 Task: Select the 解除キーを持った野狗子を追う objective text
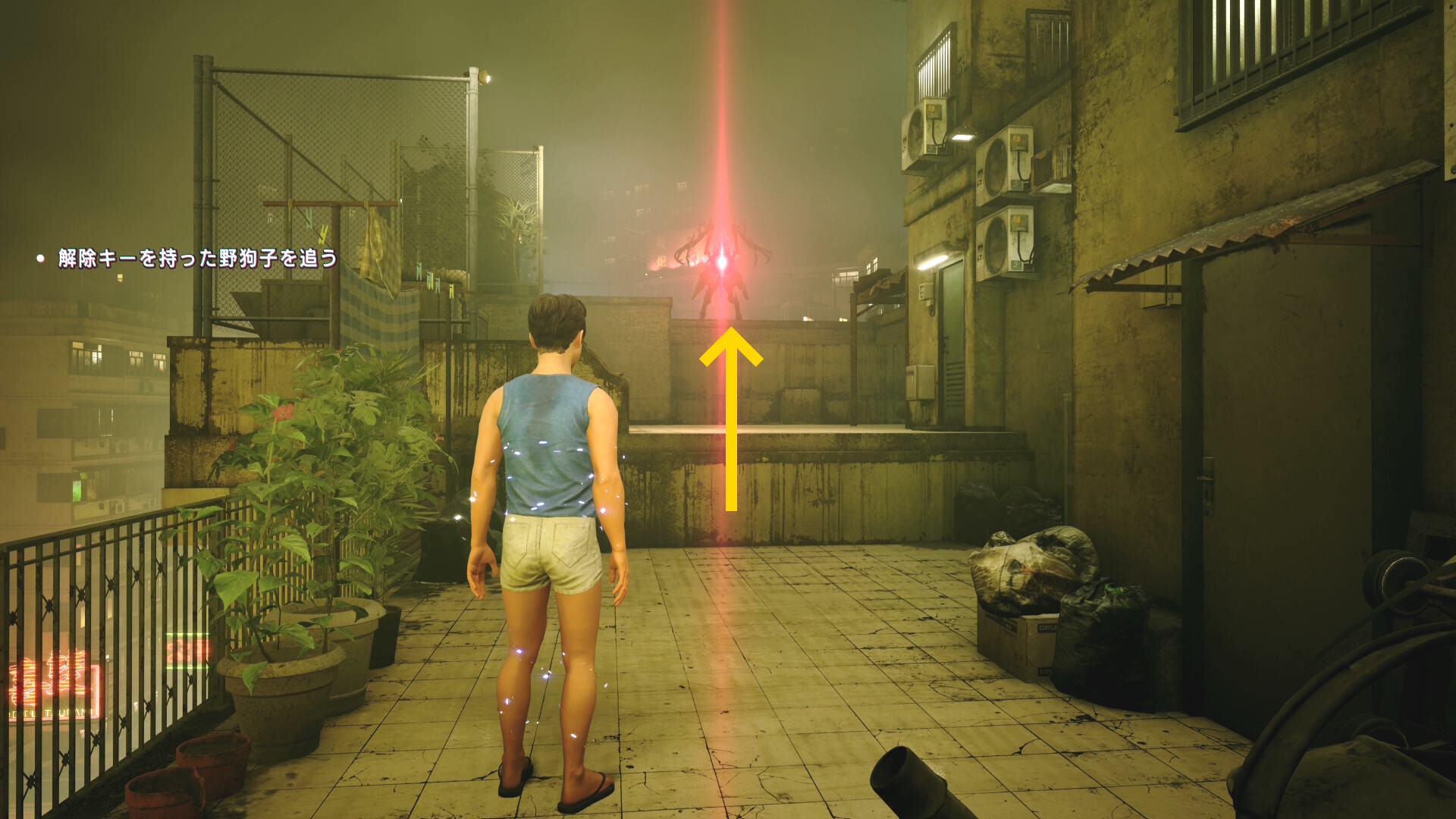click(x=197, y=259)
